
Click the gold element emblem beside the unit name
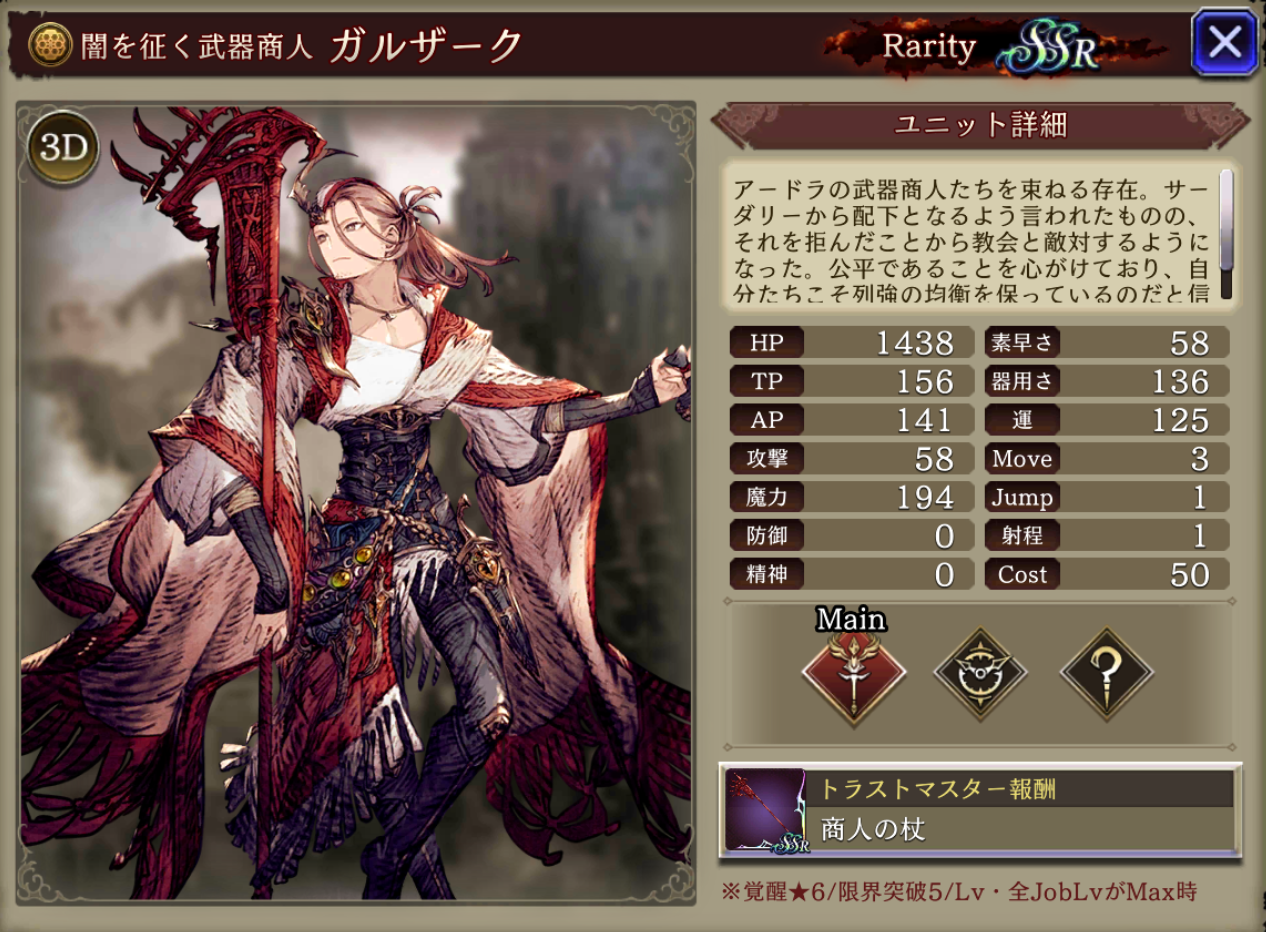pyautogui.click(x=49, y=45)
